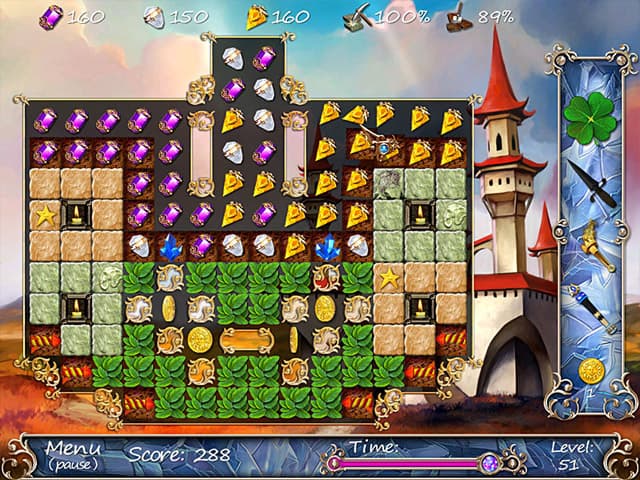Open the Menu (pause) button
This screenshot has height=480, width=640.
click(73, 453)
